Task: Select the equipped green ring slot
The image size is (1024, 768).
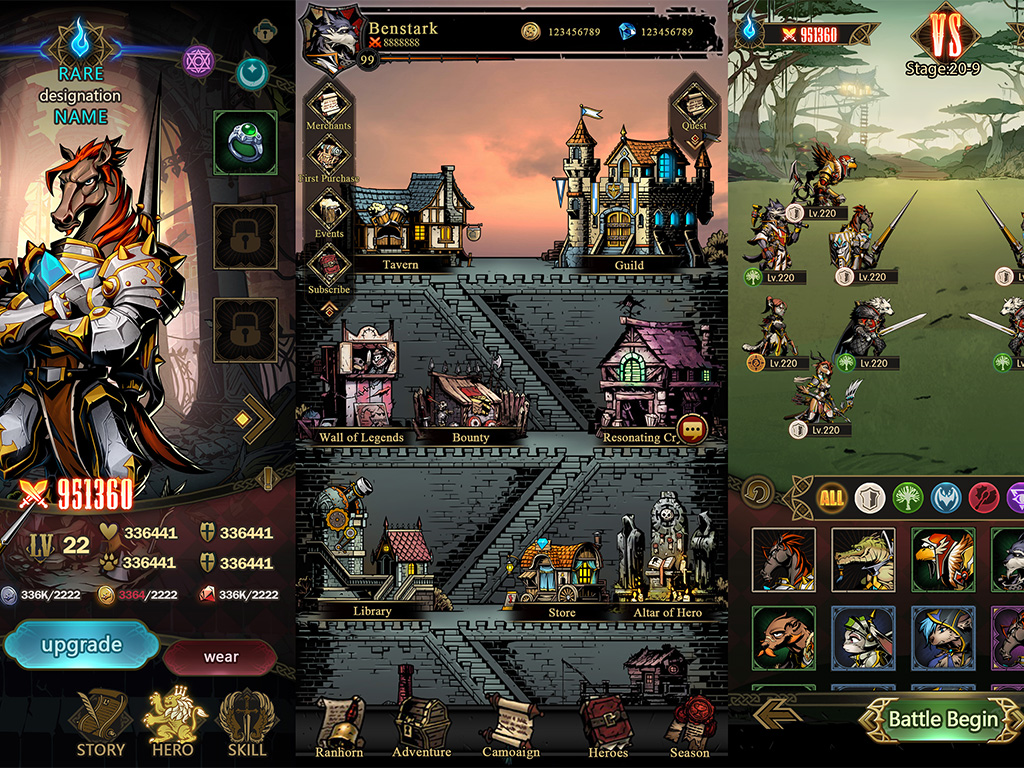Action: coord(245,143)
